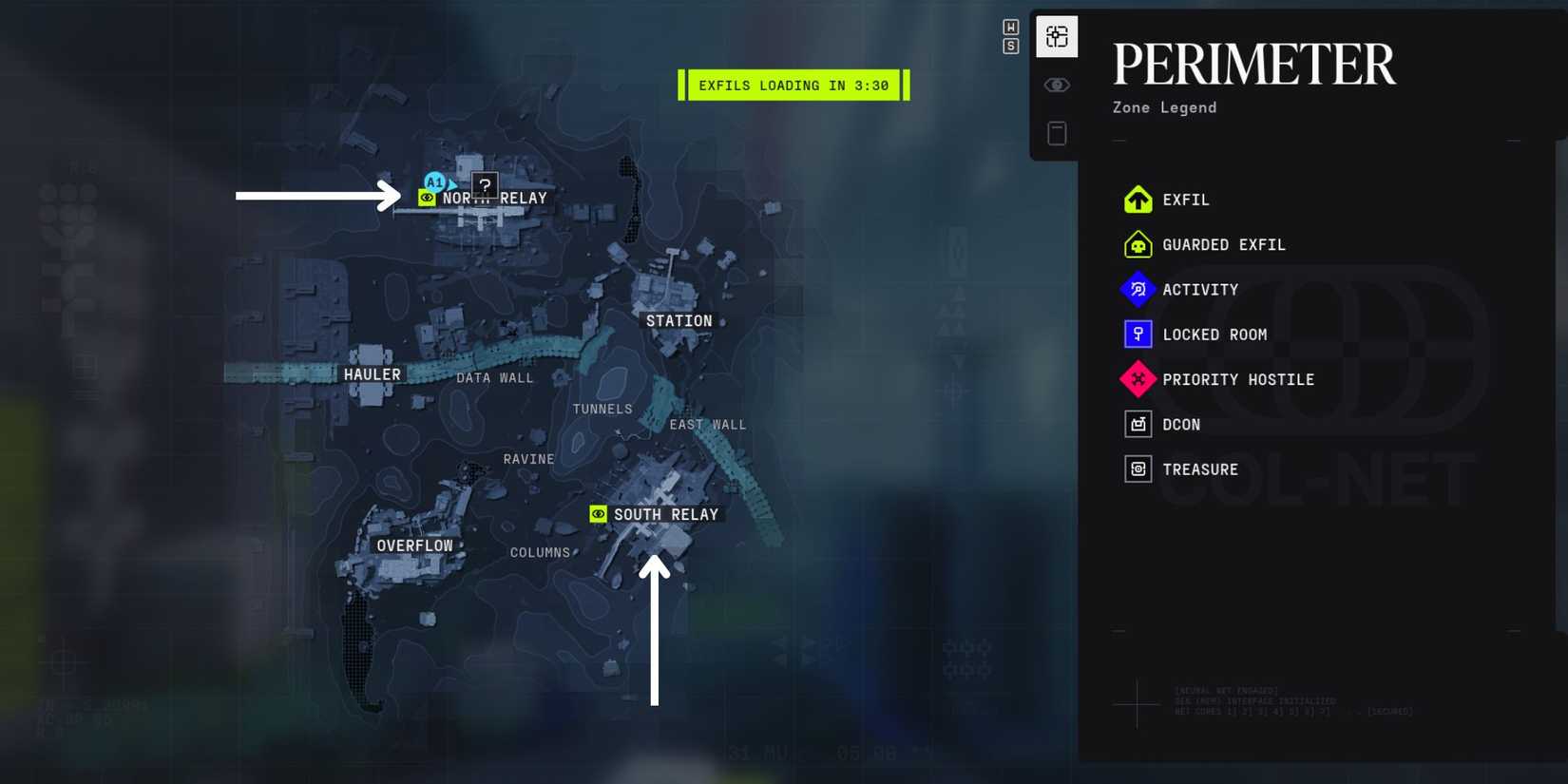The image size is (1568, 784).
Task: Toggle the South Relay eye indicator
Action: click(x=598, y=514)
